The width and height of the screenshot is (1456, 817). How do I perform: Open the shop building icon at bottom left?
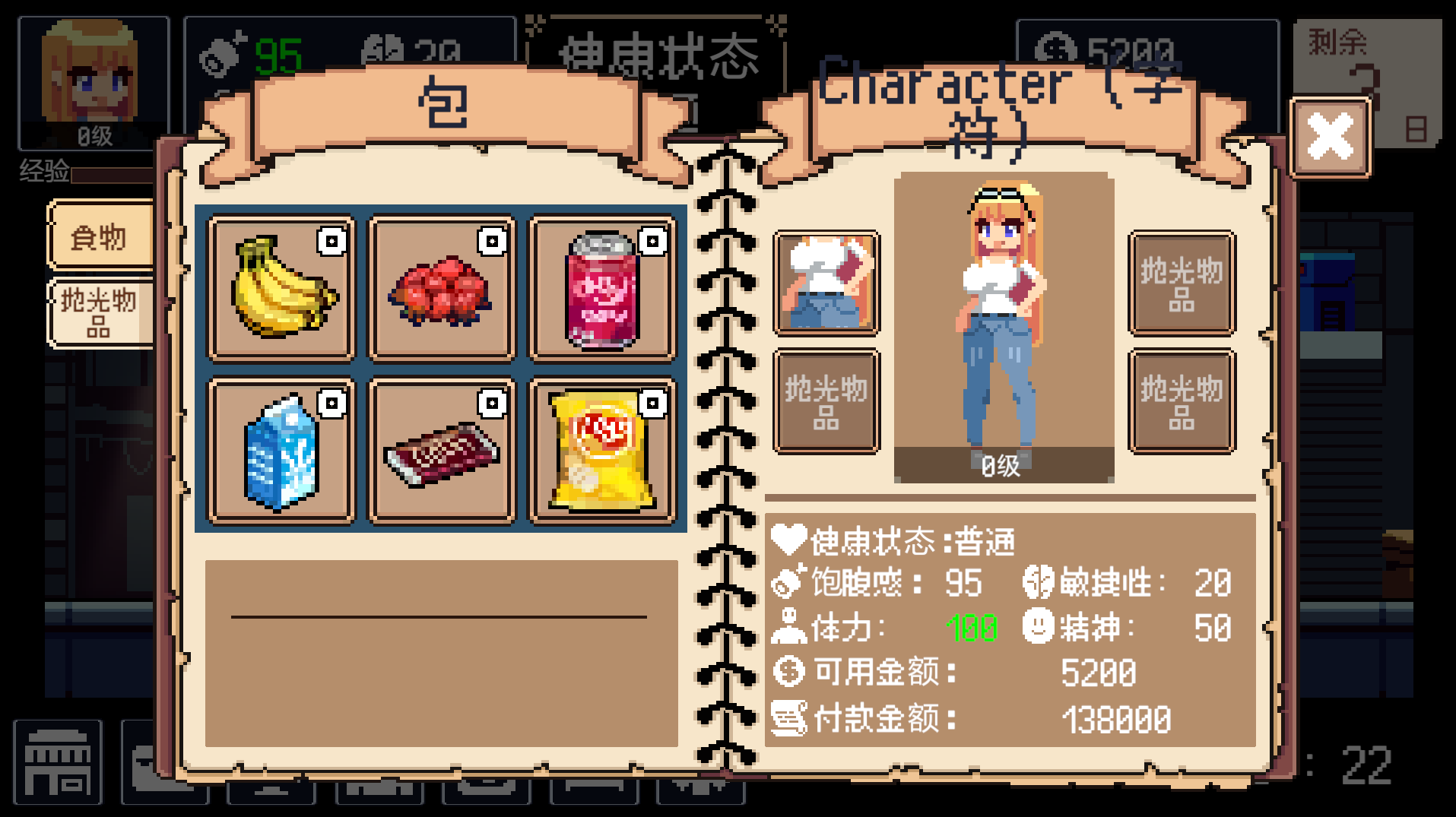coord(57,764)
